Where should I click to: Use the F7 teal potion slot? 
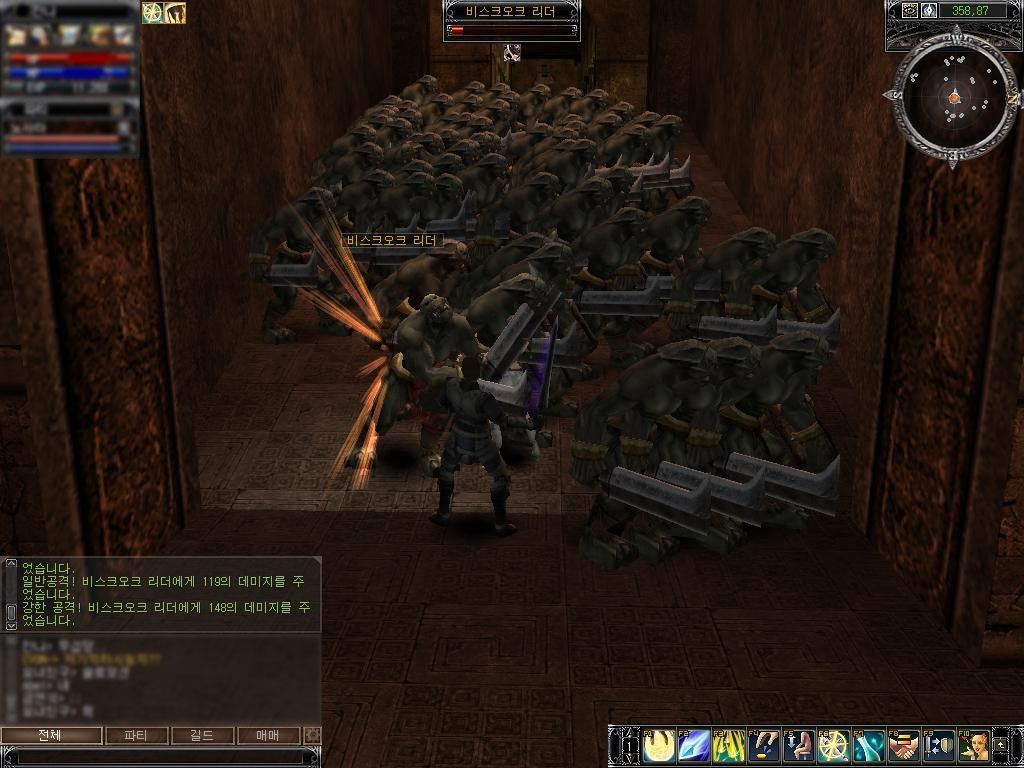tap(868, 745)
